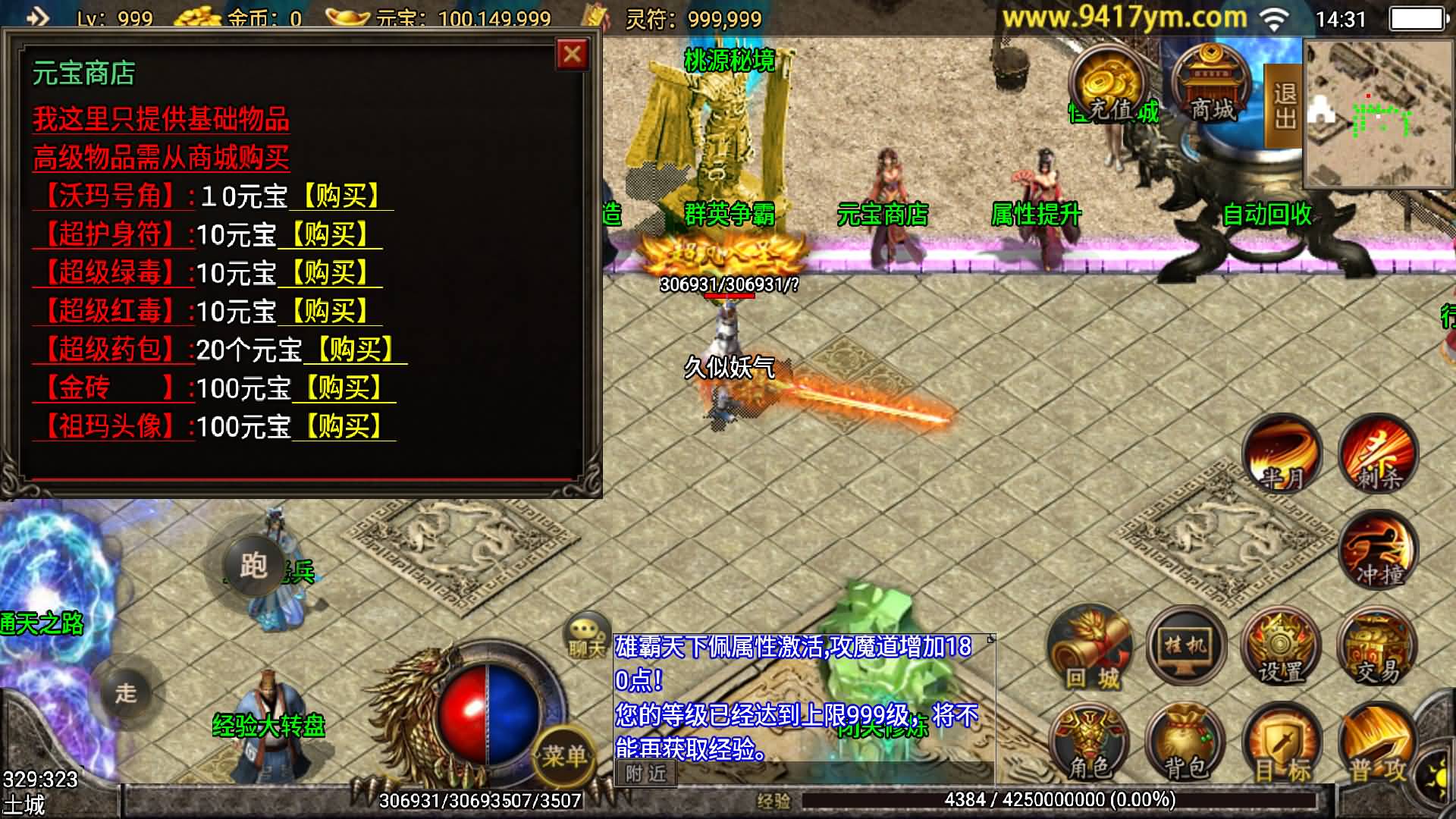
Task: Purchase the 祖玛头像 item
Action: [x=344, y=426]
